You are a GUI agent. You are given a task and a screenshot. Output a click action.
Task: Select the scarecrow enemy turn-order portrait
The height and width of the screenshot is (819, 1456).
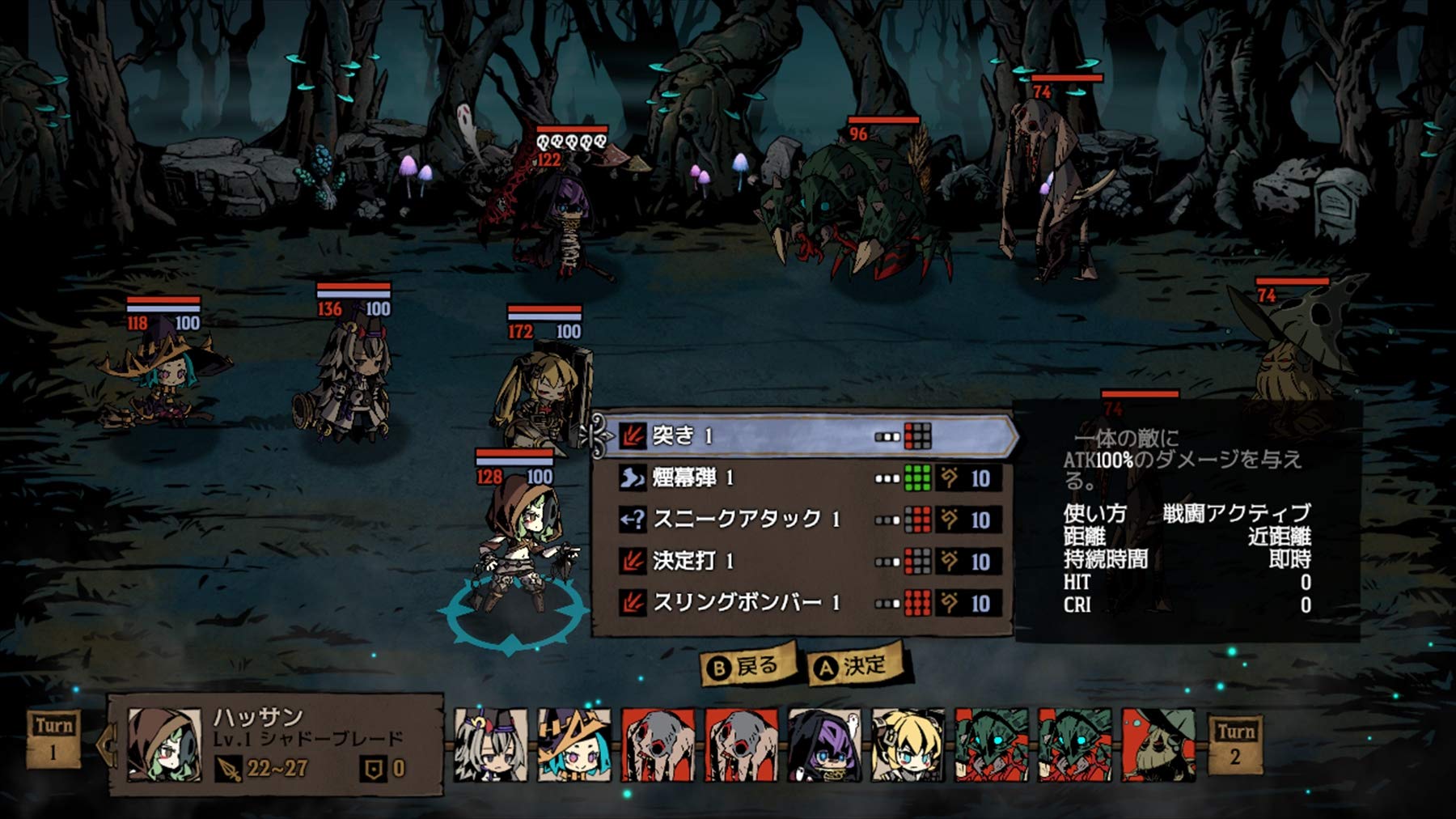(x=1158, y=745)
